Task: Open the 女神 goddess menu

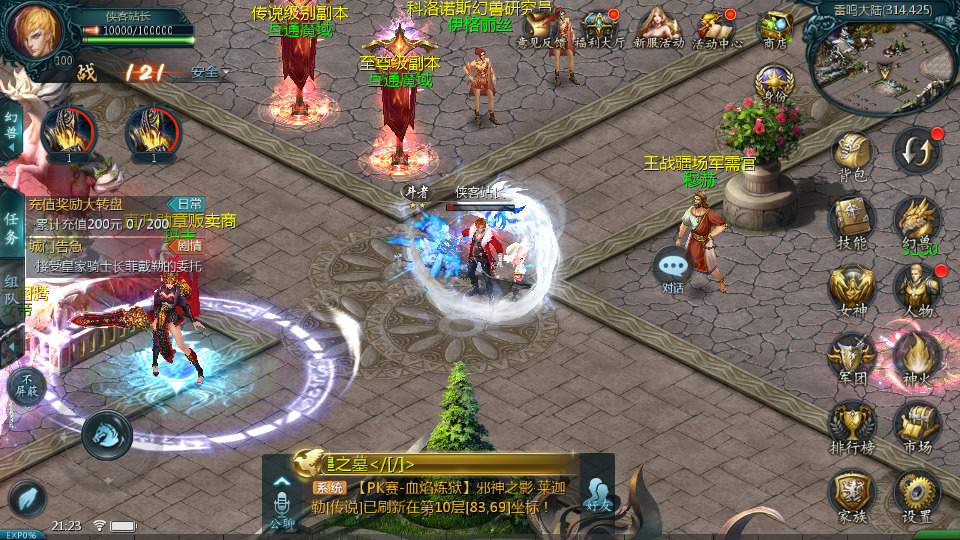Action: [852, 288]
